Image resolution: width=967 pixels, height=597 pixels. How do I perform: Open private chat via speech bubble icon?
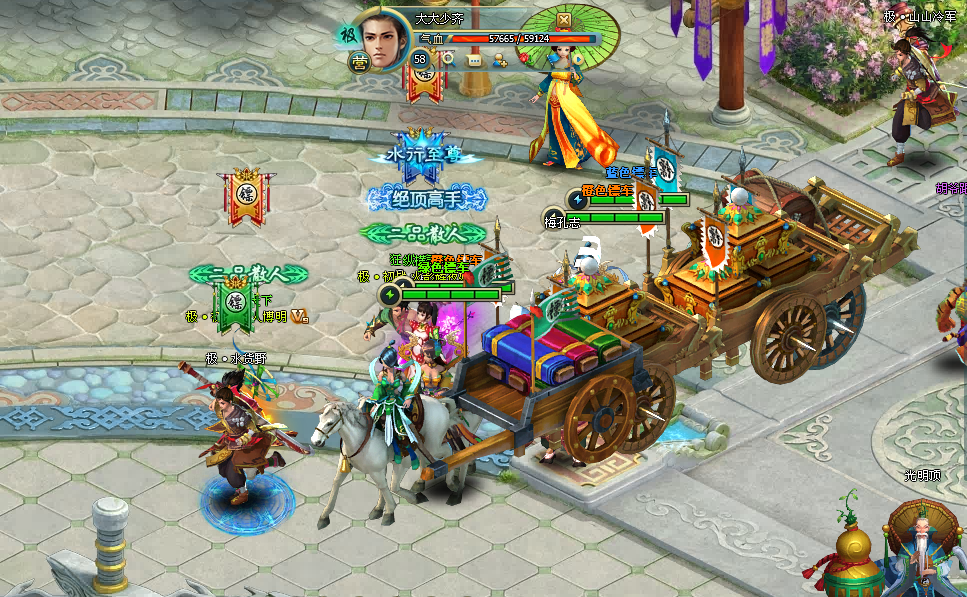click(473, 60)
